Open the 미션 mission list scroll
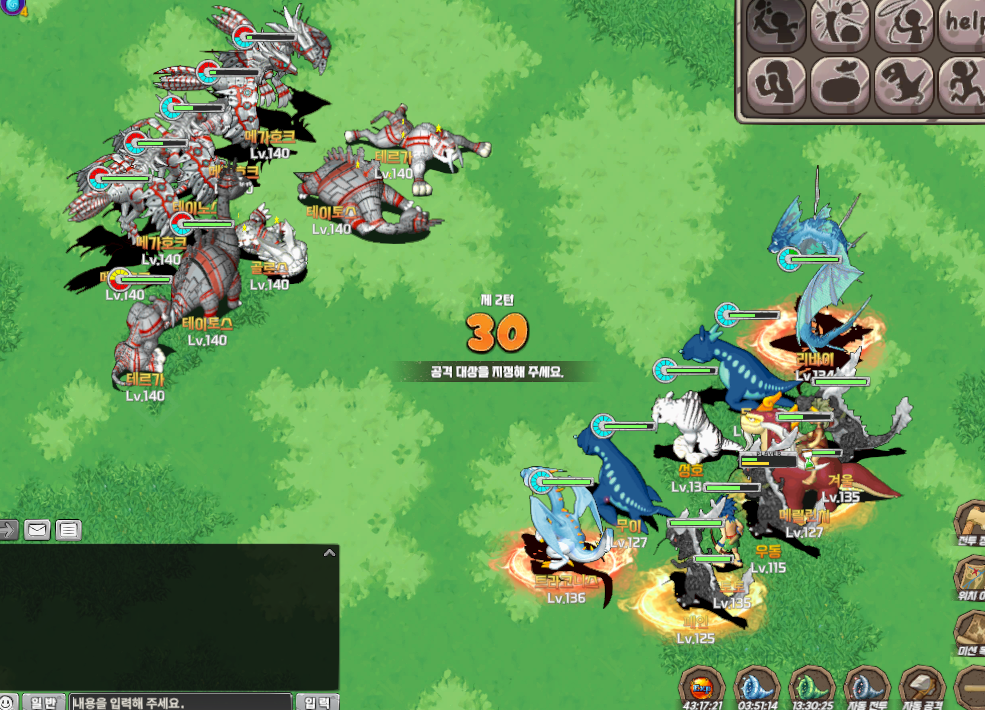Viewport: 985px width, 710px height. click(x=970, y=630)
